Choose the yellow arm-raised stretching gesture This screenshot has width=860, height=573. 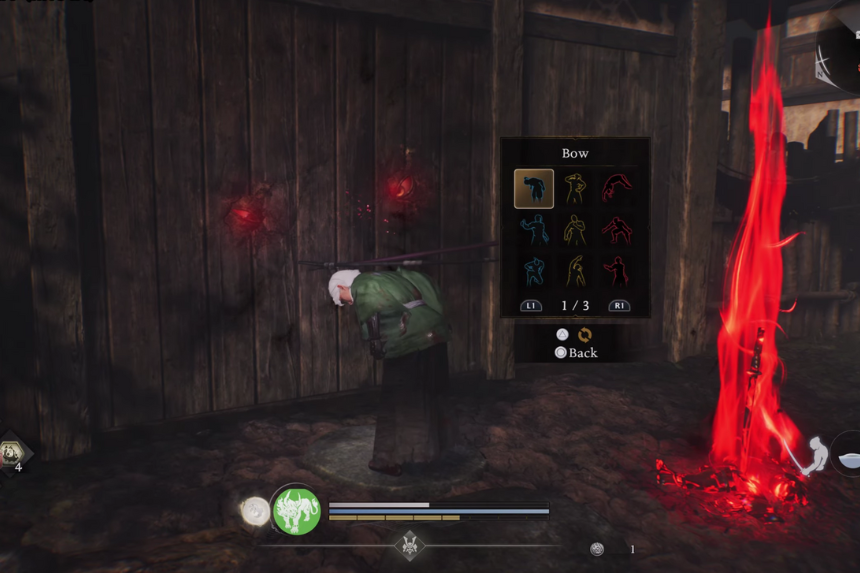point(575,271)
